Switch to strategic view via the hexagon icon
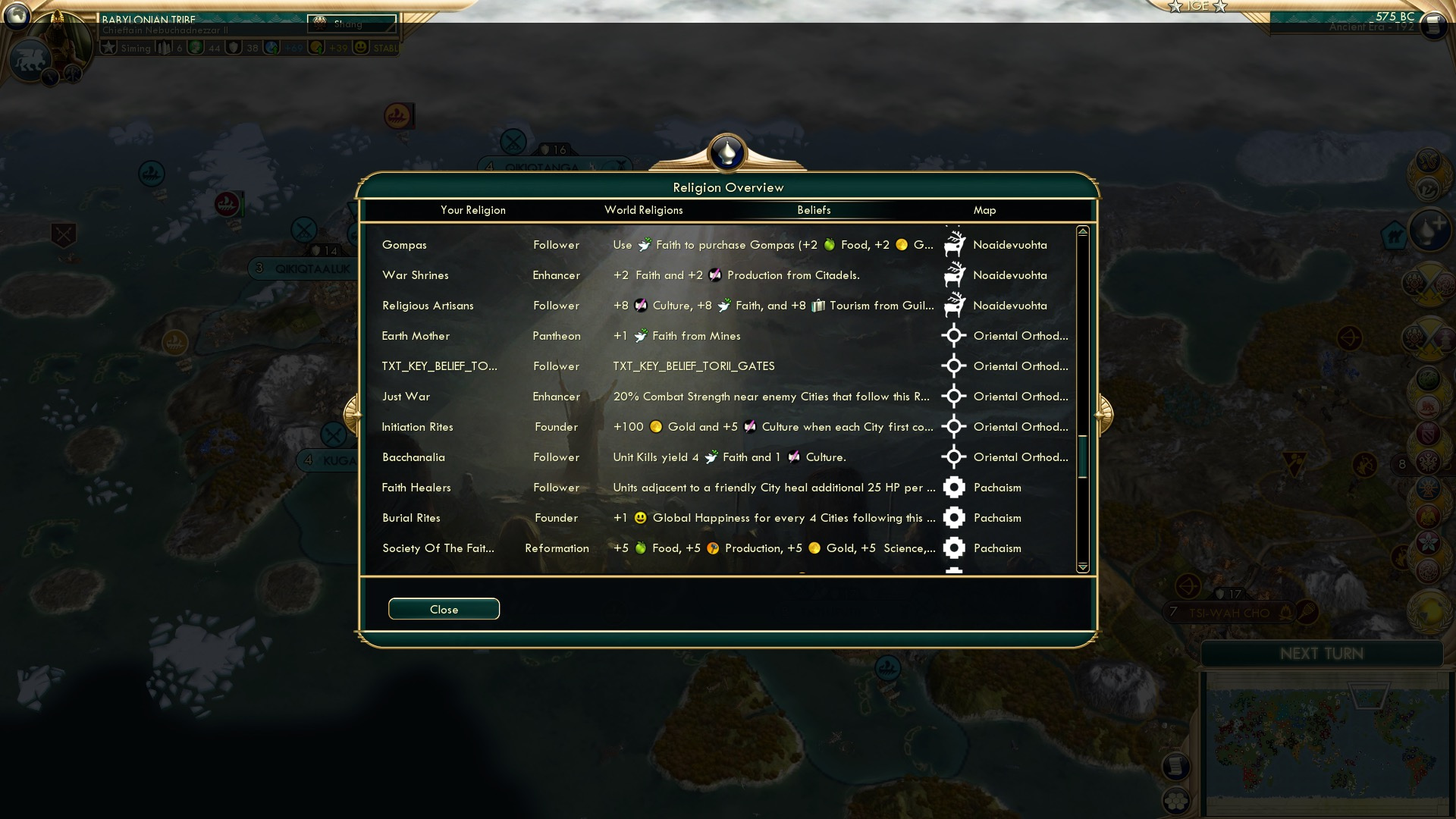The height and width of the screenshot is (819, 1456). (x=1176, y=802)
